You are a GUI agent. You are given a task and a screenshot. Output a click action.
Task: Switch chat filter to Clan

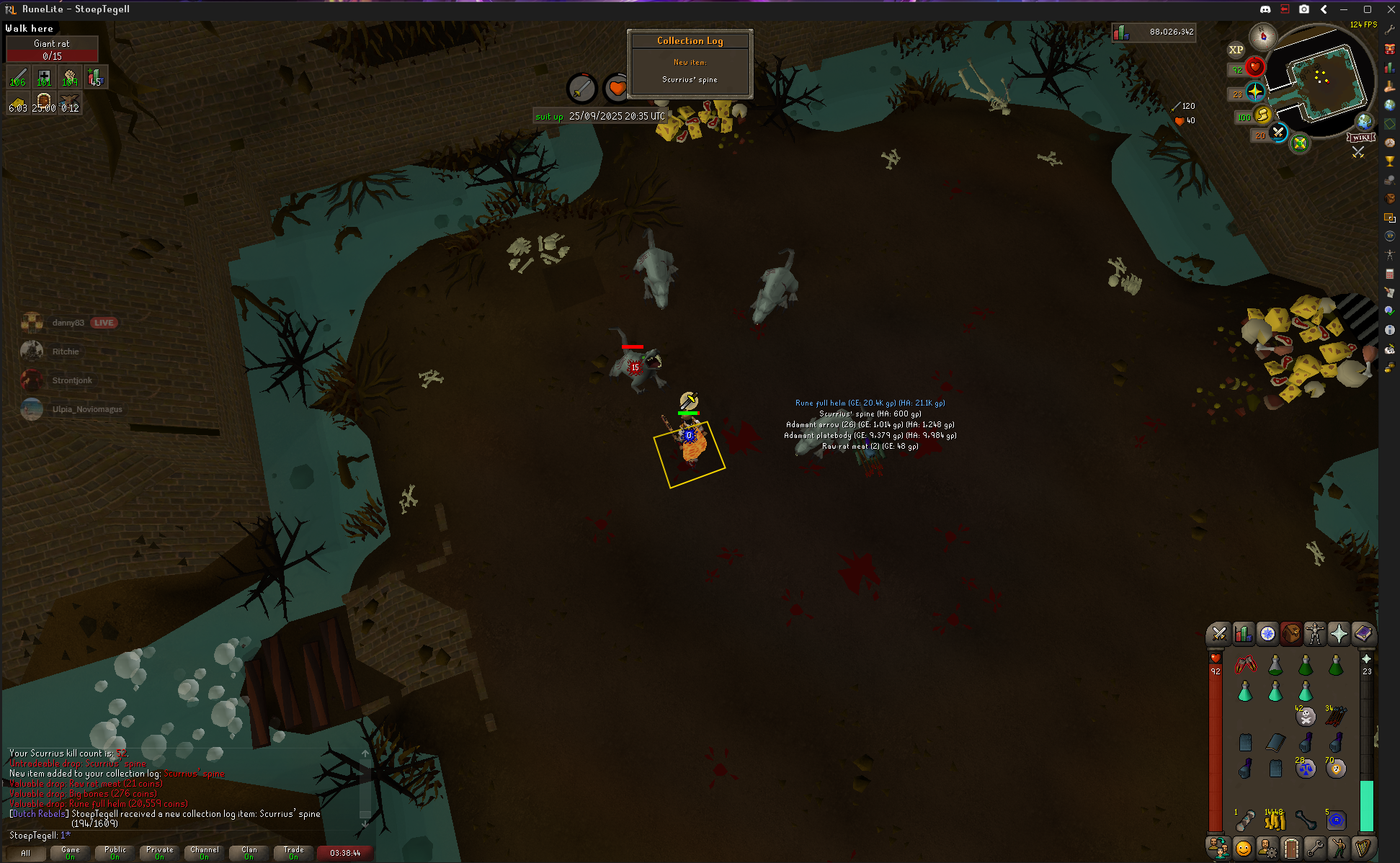(x=249, y=853)
